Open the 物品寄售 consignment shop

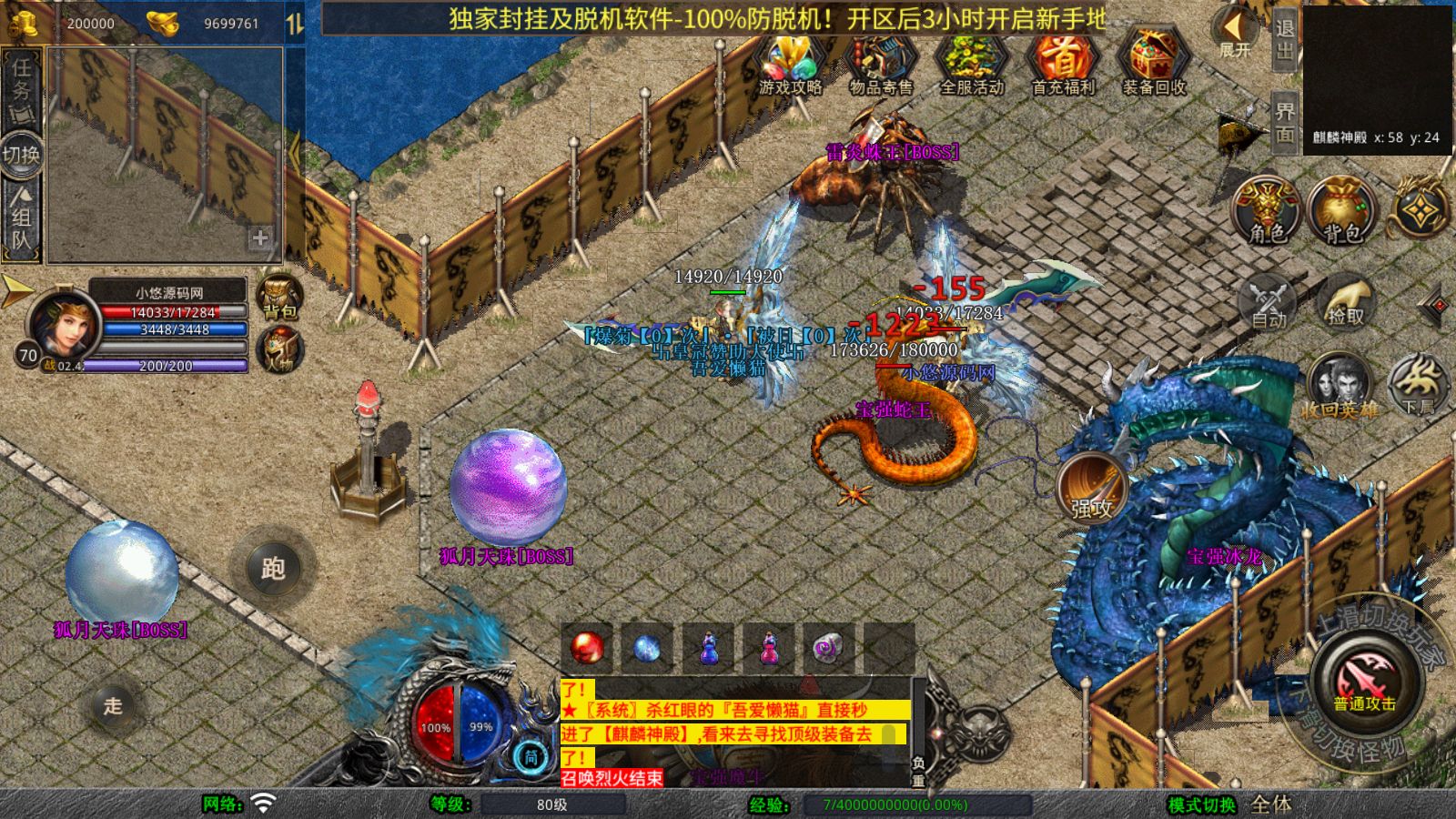880,64
